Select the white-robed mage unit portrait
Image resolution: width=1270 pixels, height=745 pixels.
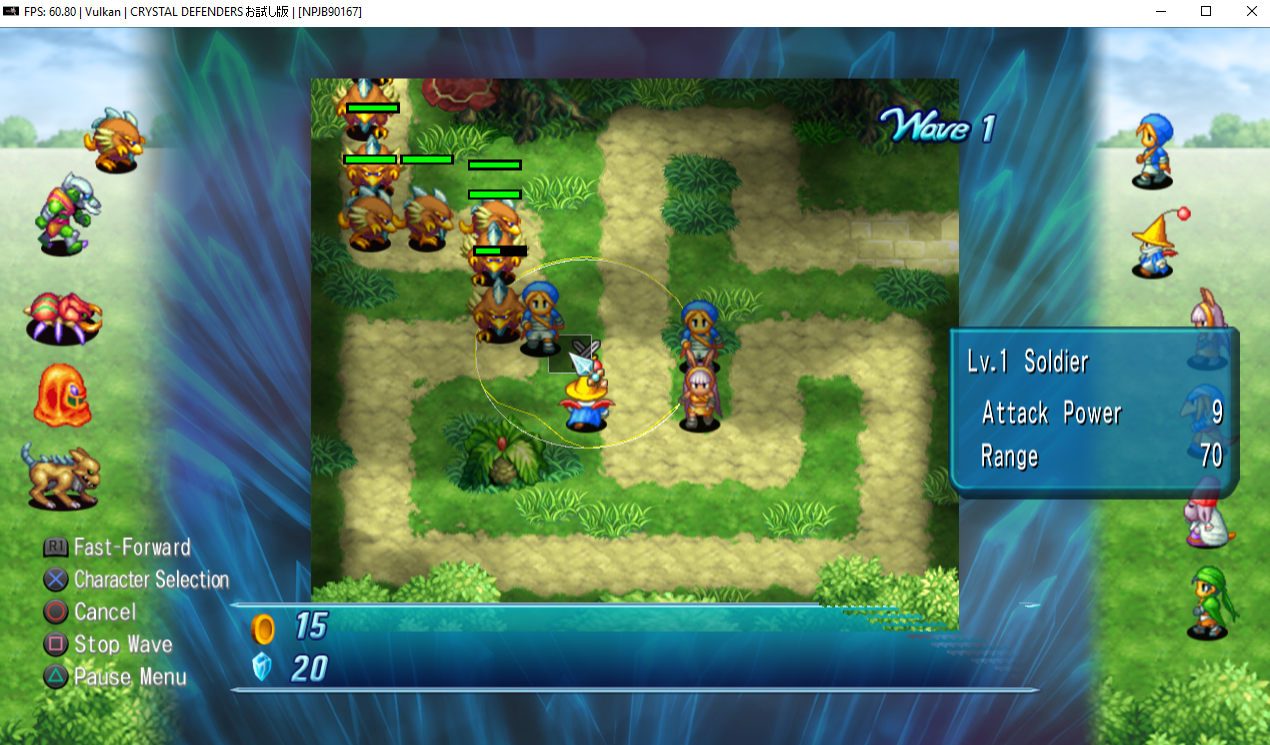click(x=1208, y=512)
